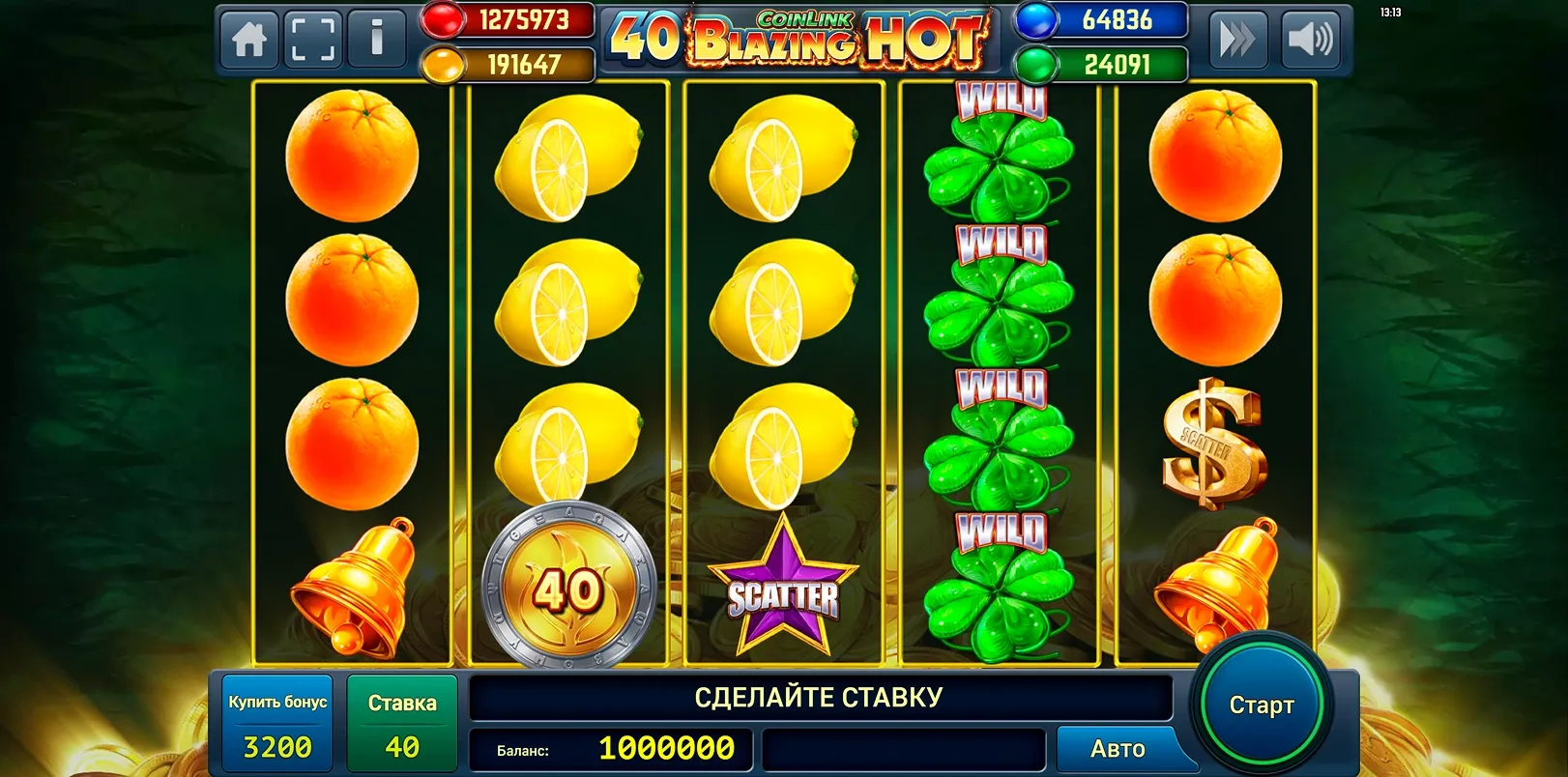The height and width of the screenshot is (777, 1568).
Task: Expand the balance display field
Action: (x=611, y=747)
